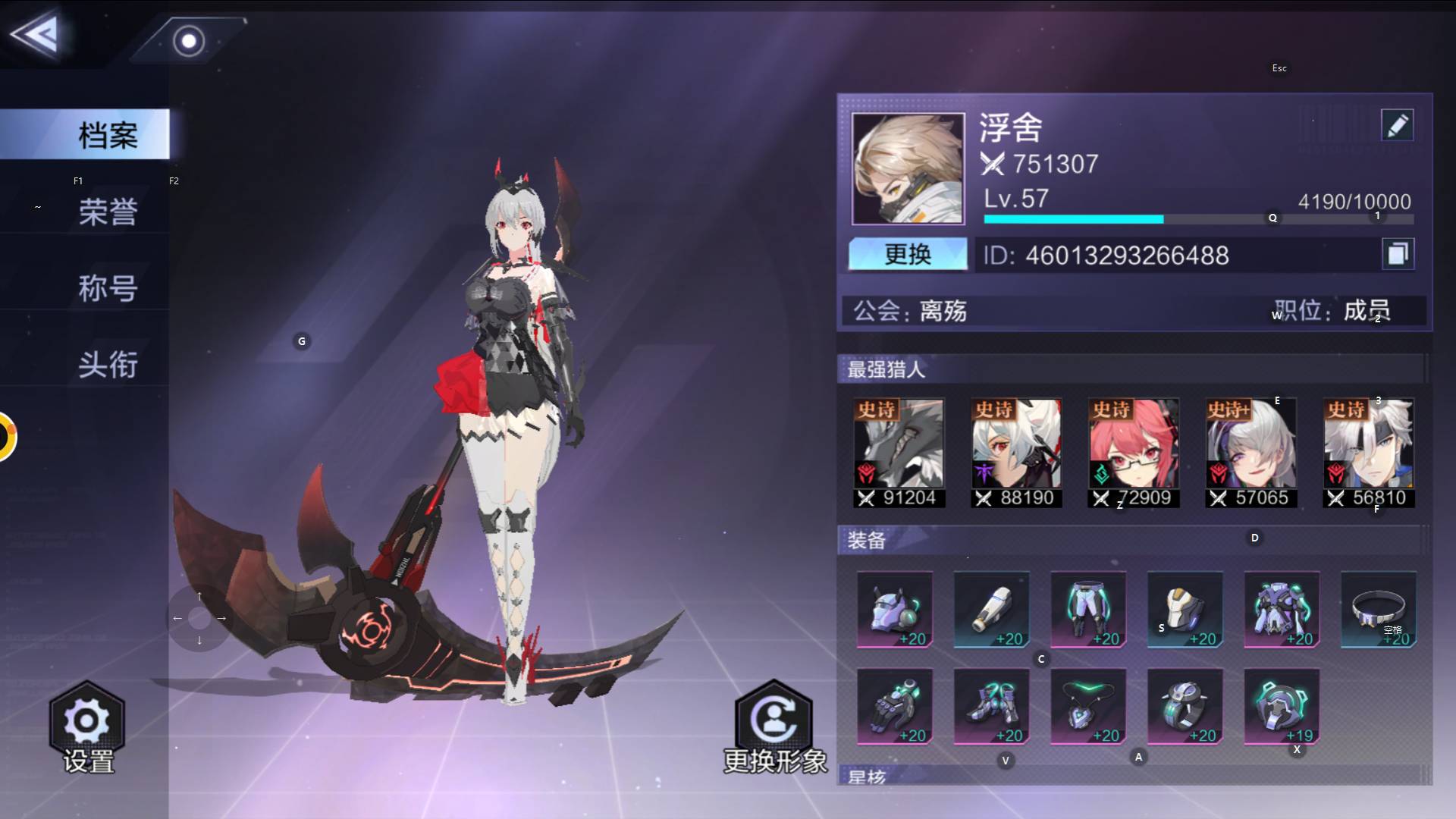Viewport: 1456px width, 819px height.
Task: Check the +19 equipment slot
Action: 1282,706
